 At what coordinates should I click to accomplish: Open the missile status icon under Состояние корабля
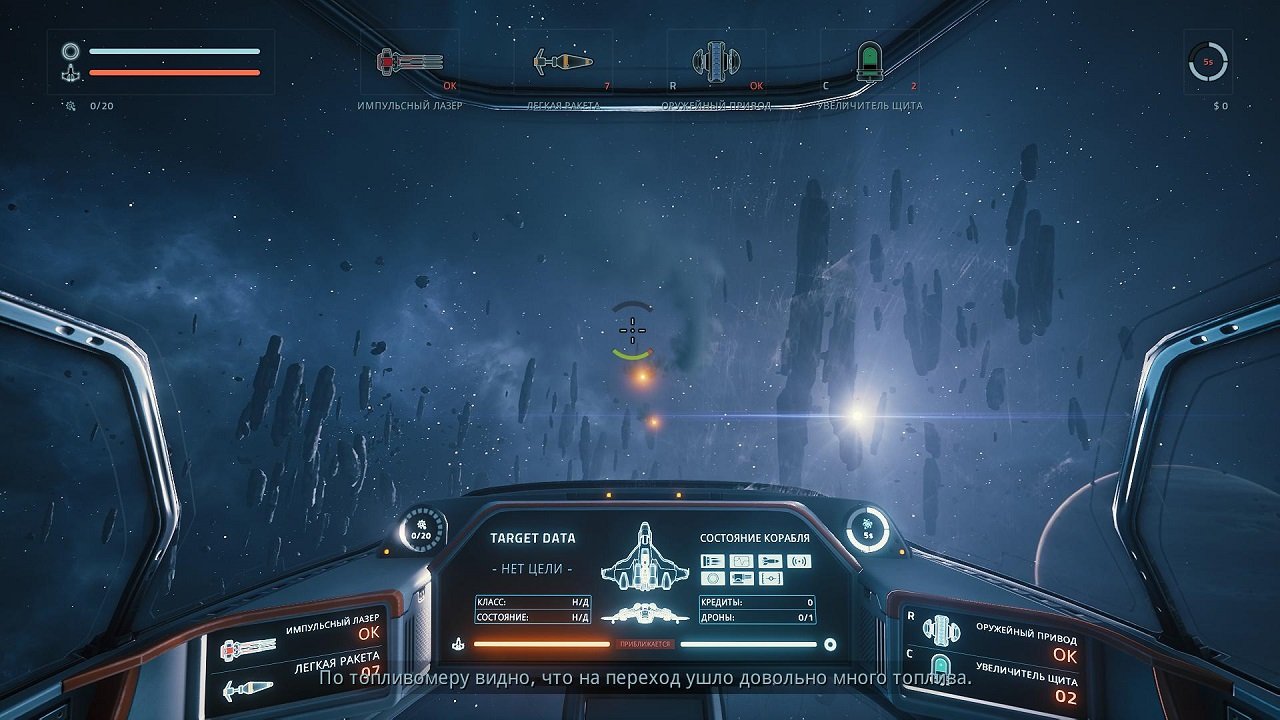770,561
